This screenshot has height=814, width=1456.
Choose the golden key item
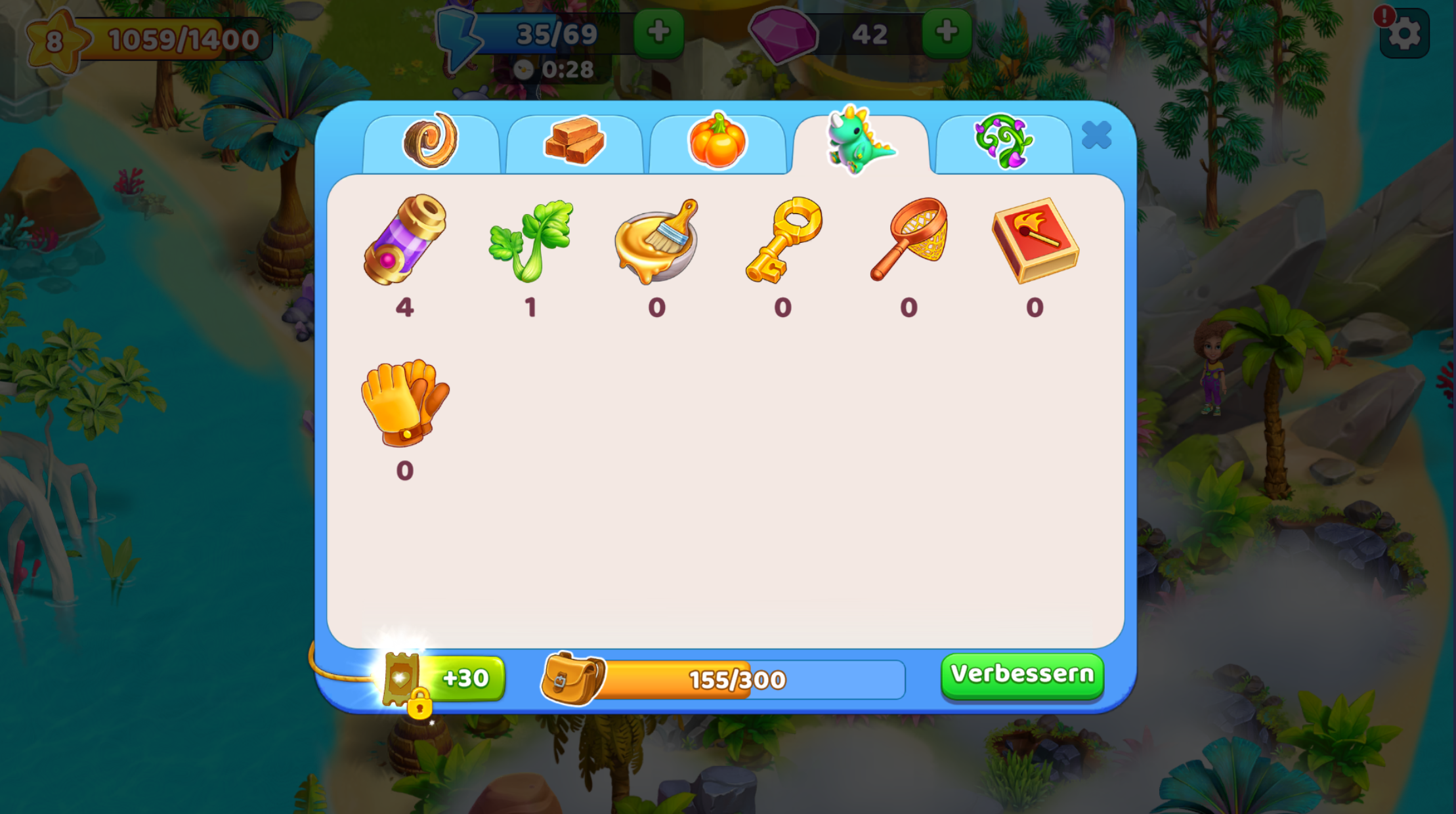(x=783, y=240)
